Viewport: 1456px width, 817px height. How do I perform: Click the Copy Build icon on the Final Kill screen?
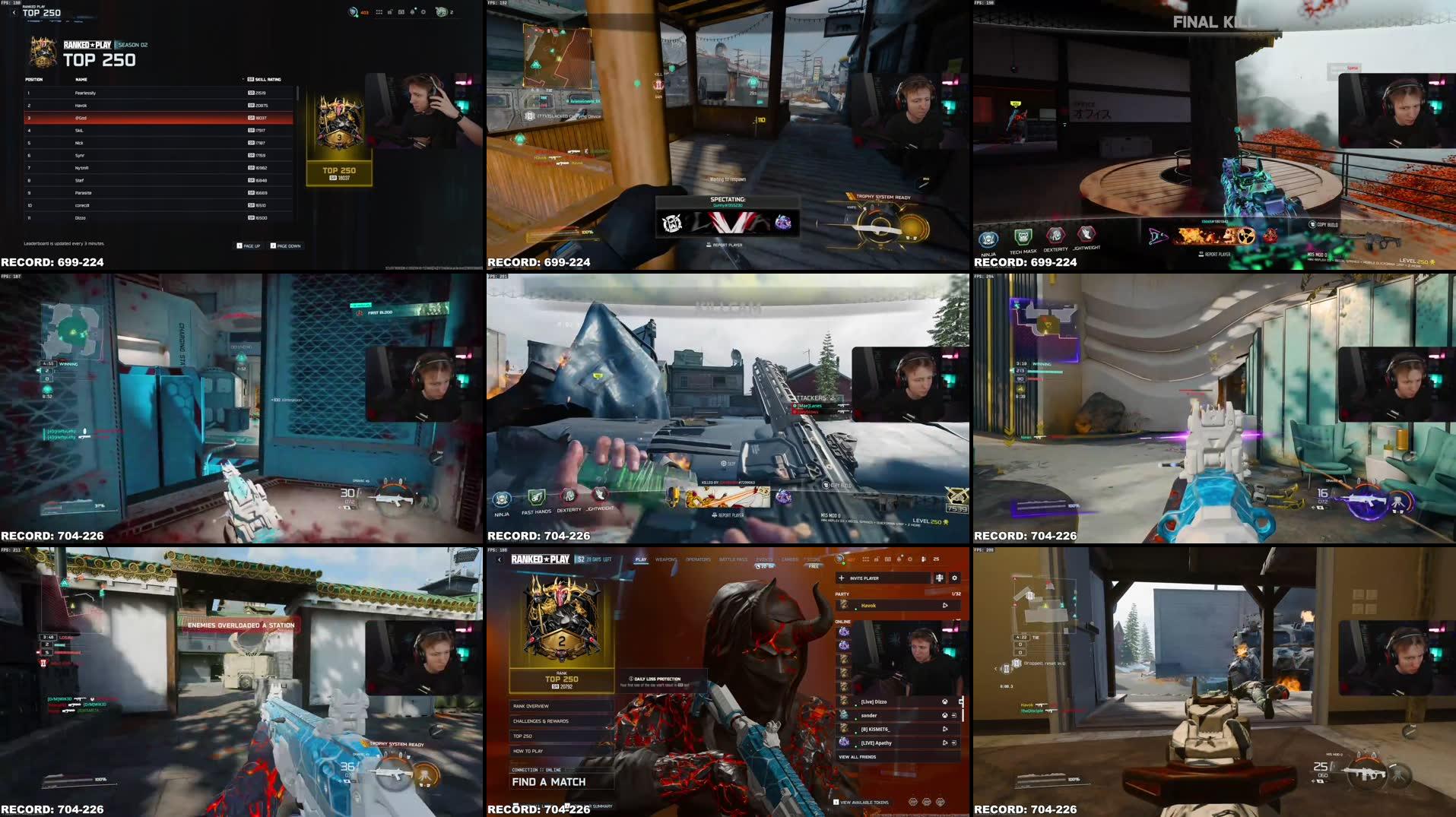[1312, 225]
